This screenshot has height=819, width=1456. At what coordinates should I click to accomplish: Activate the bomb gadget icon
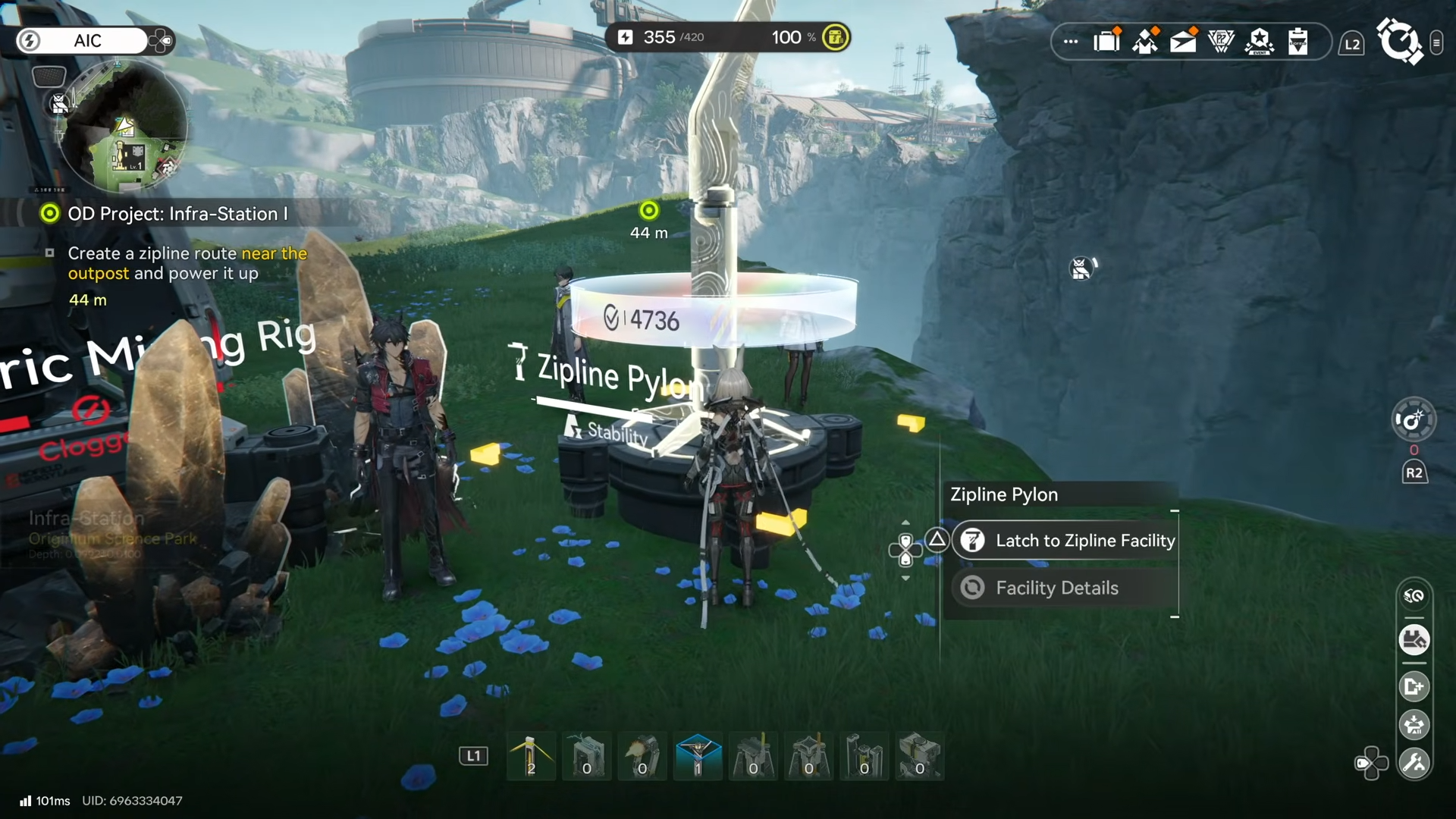(1414, 419)
